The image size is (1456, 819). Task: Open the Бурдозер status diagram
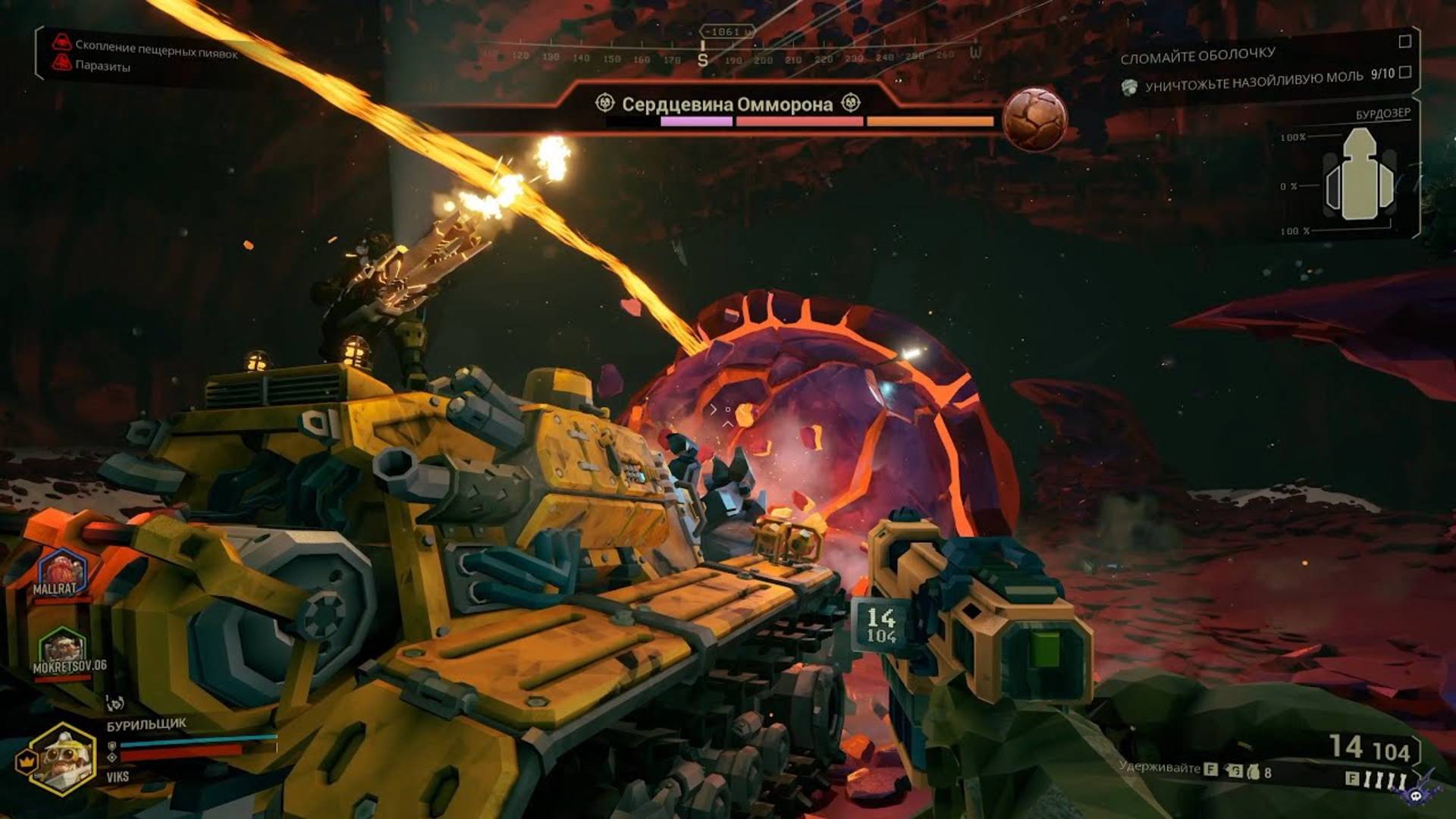(1360, 174)
